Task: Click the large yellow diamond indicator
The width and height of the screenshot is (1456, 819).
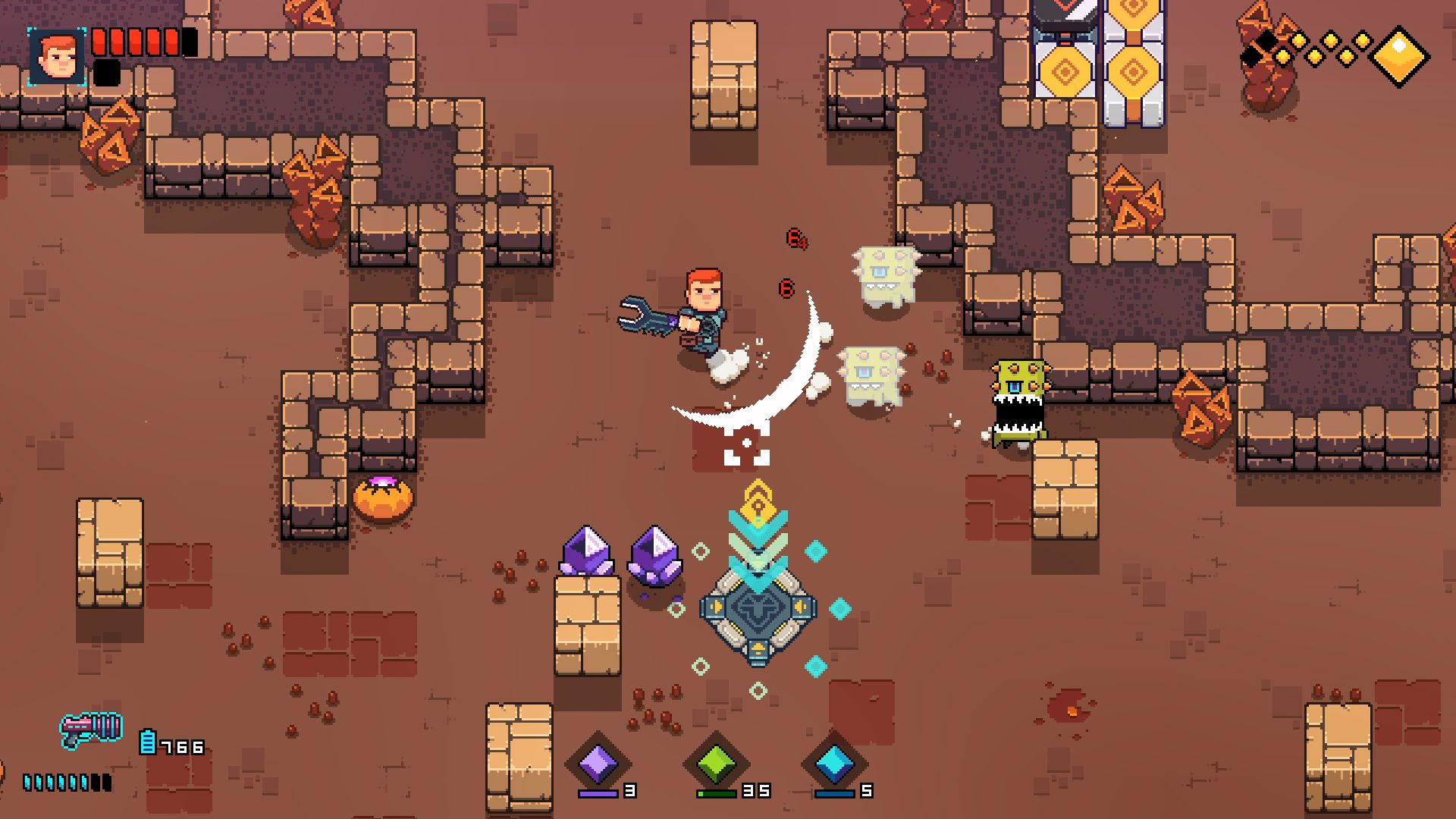Action: [1400, 56]
